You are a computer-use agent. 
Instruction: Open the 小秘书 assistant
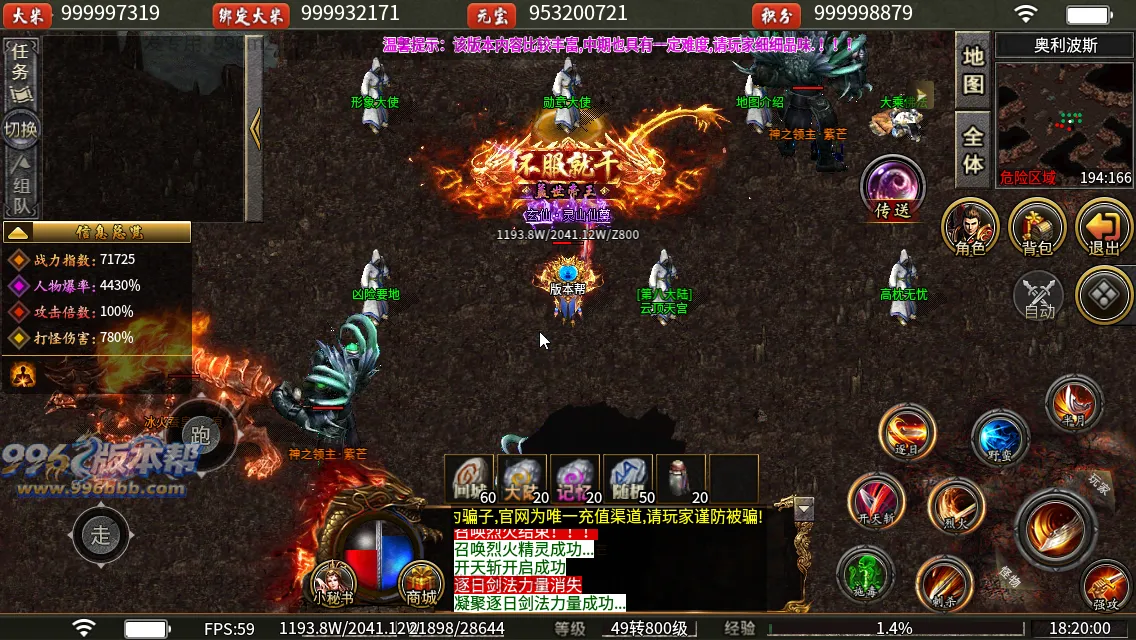tap(333, 581)
